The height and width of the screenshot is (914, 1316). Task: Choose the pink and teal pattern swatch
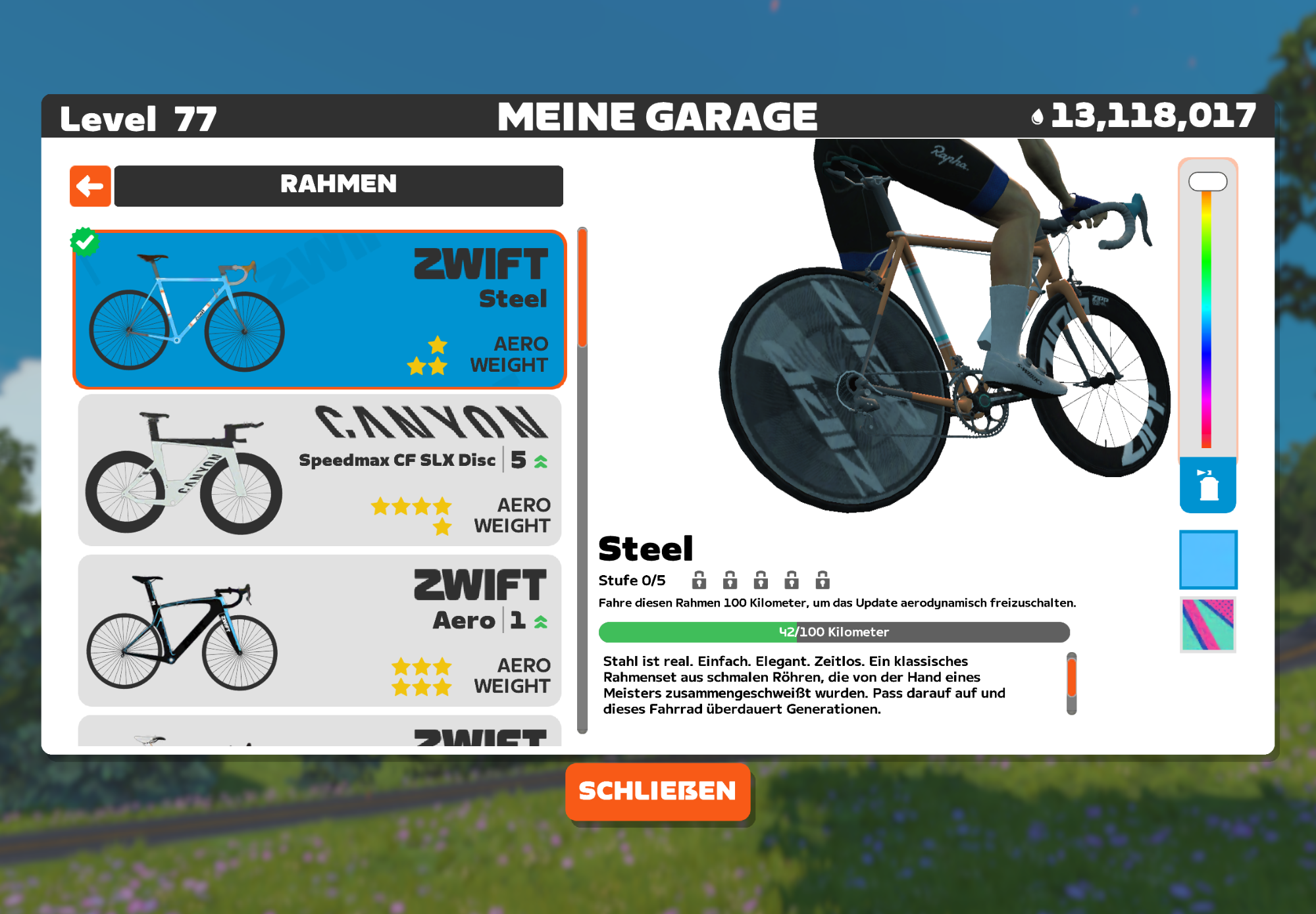(x=1207, y=624)
